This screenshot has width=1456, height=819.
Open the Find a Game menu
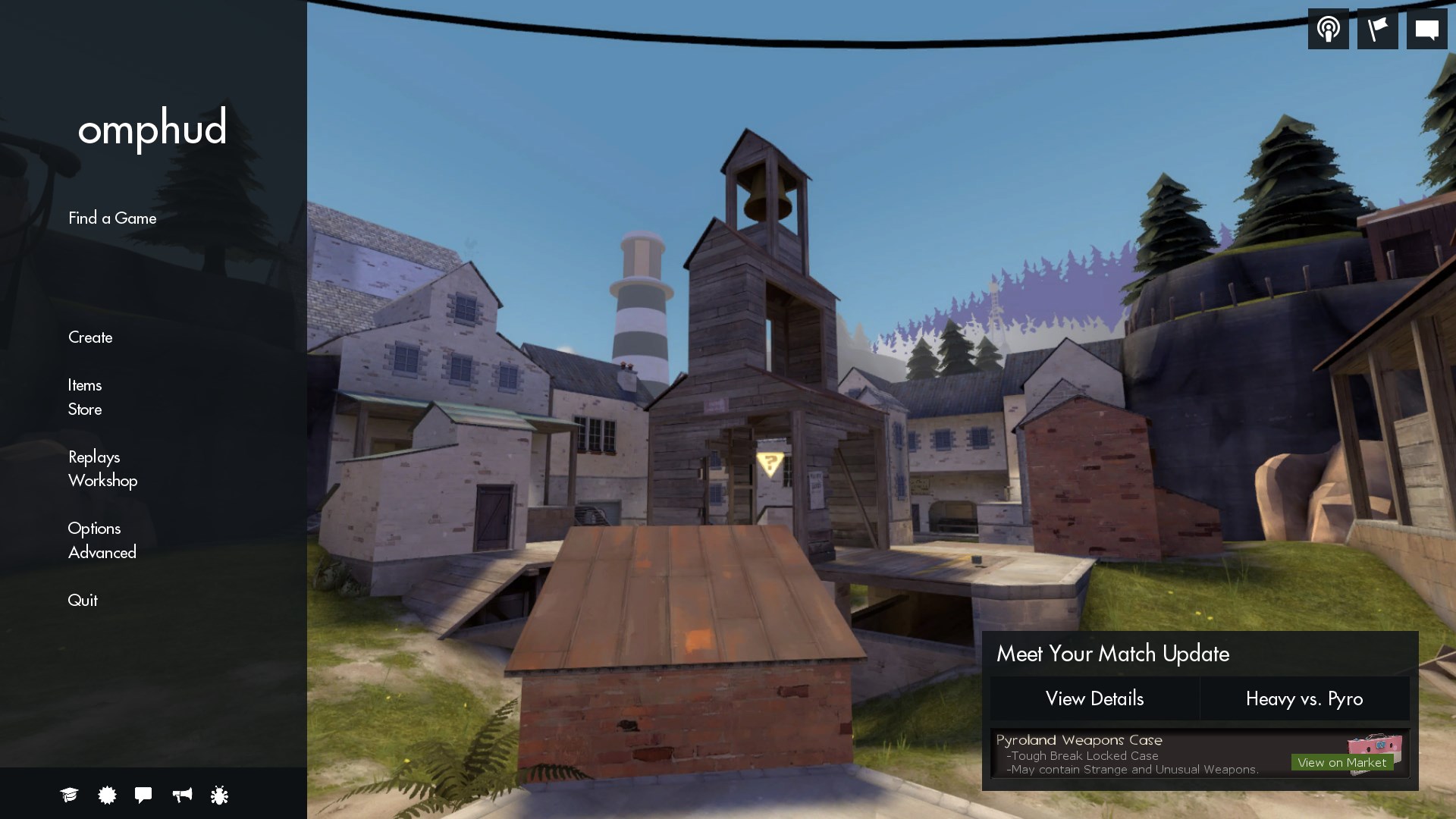[111, 218]
